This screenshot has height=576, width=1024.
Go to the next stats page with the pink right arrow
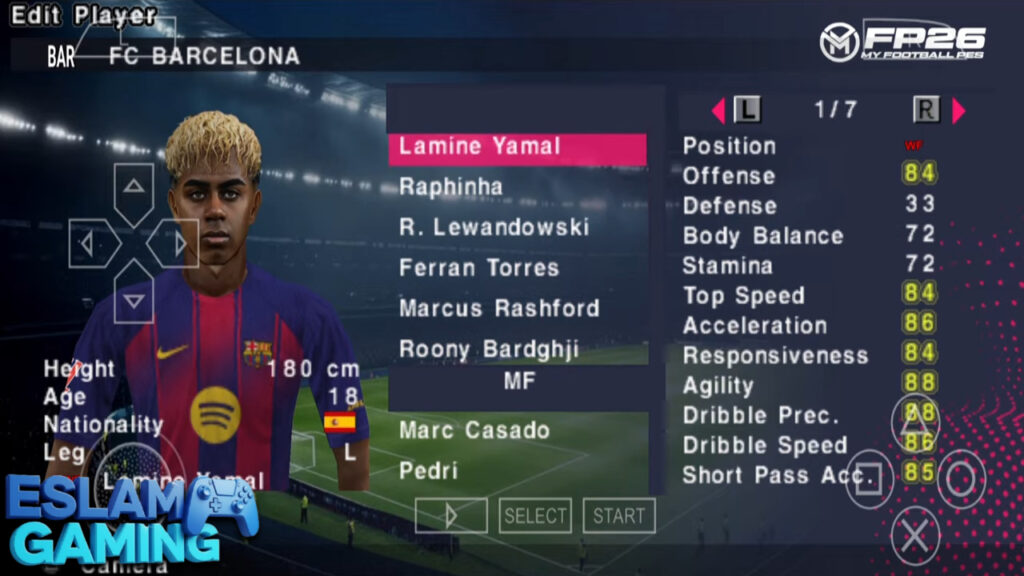[x=959, y=110]
